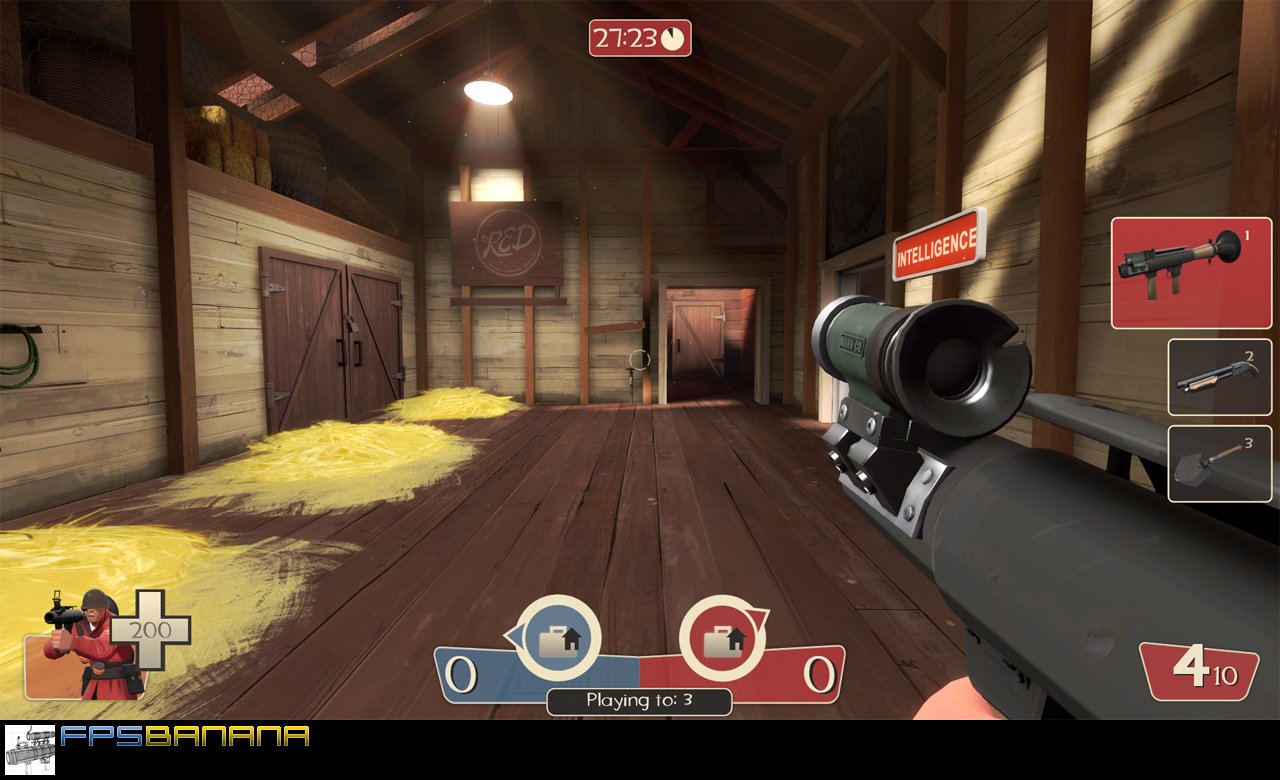
Task: Click the BLU team briefcase icon
Action: pos(560,638)
